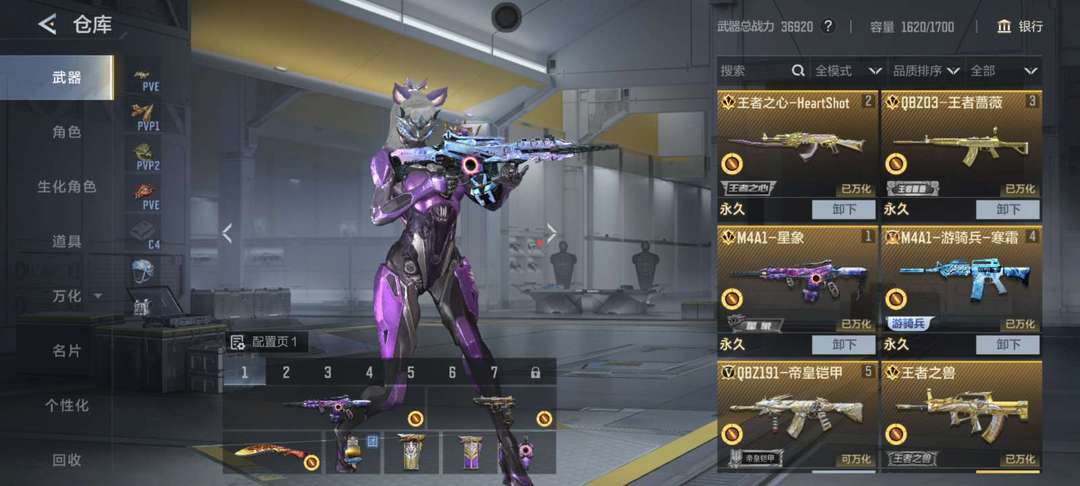The height and width of the screenshot is (486, 1080).
Task: Switch to loadout page 3
Action: [x=327, y=373]
